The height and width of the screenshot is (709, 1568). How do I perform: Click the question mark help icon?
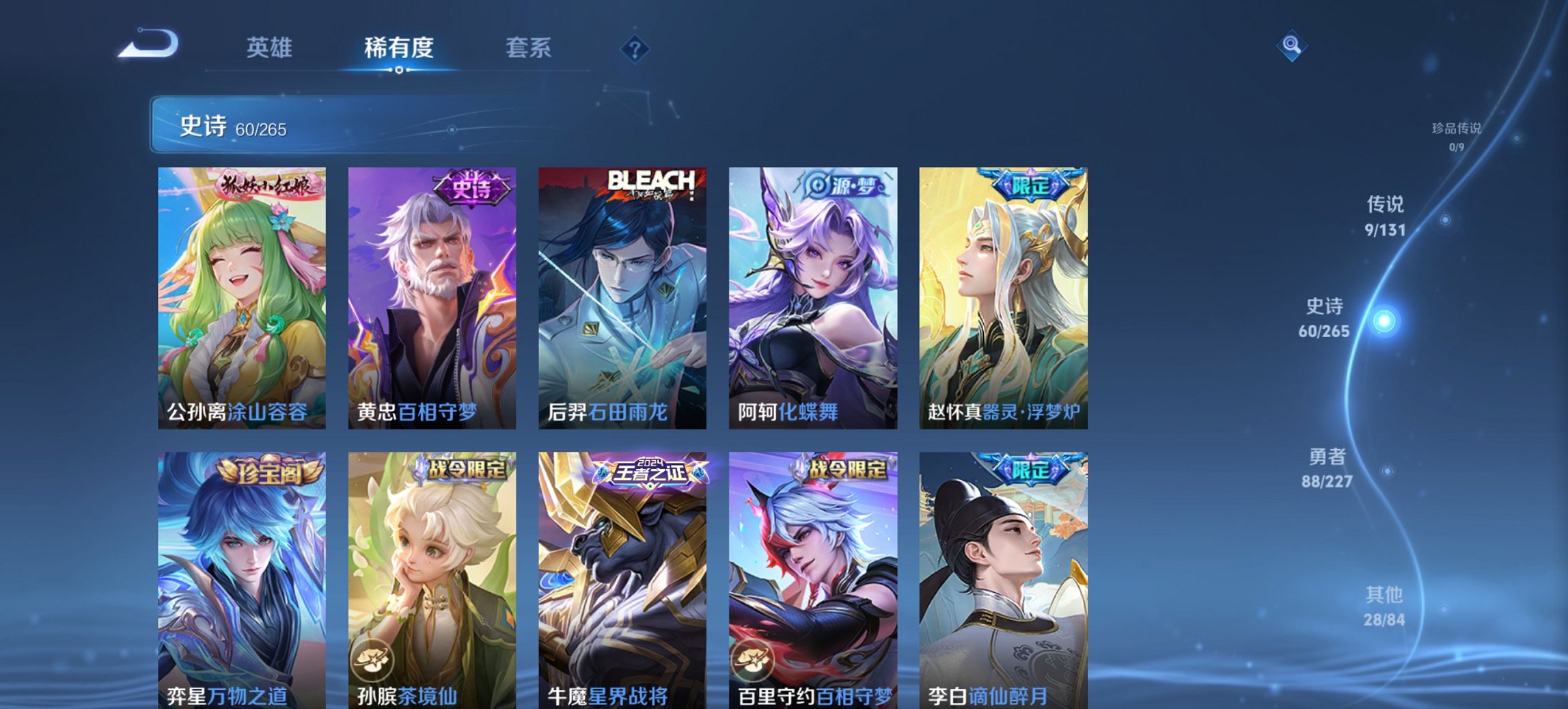click(634, 48)
